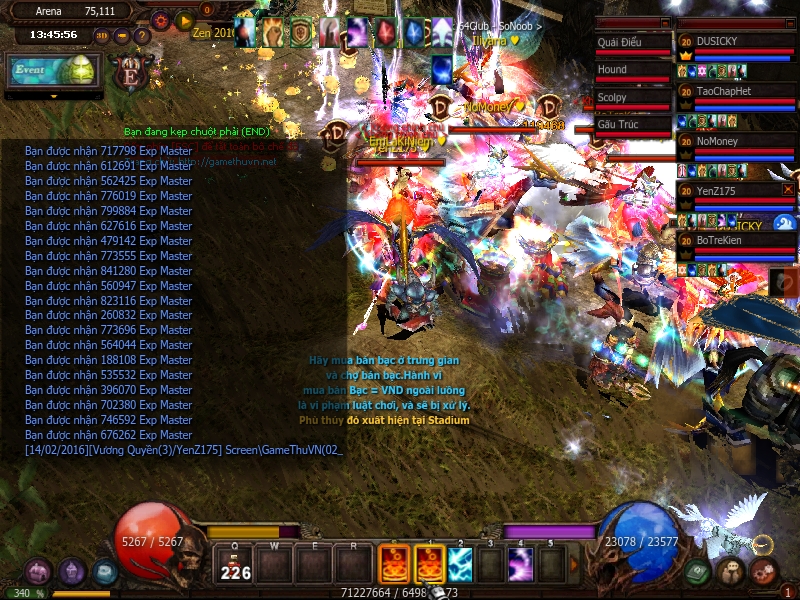Open the Event egg banner
800x600 pixels.
click(53, 71)
